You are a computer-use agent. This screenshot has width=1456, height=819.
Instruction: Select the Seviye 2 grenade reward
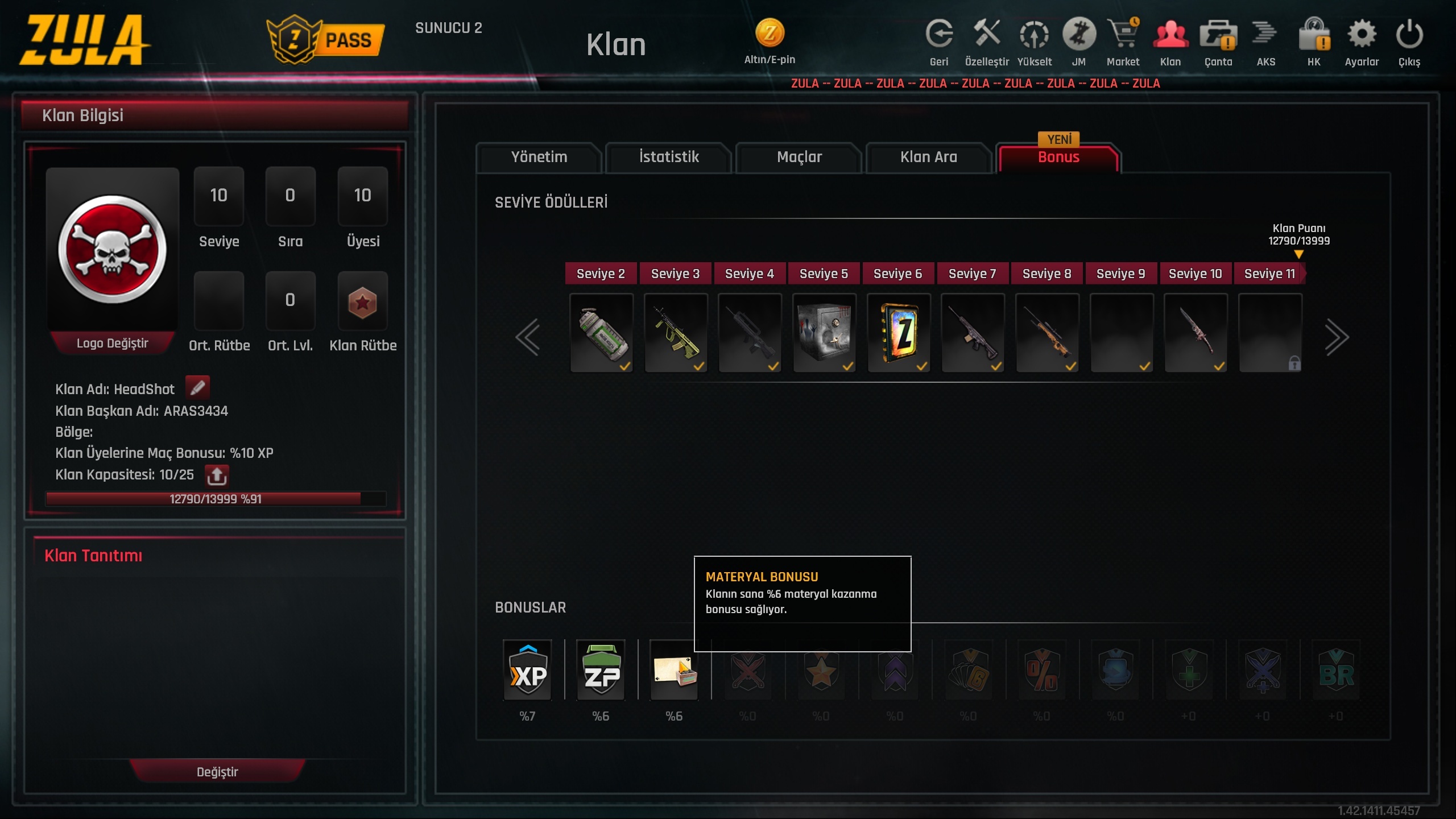click(x=602, y=333)
